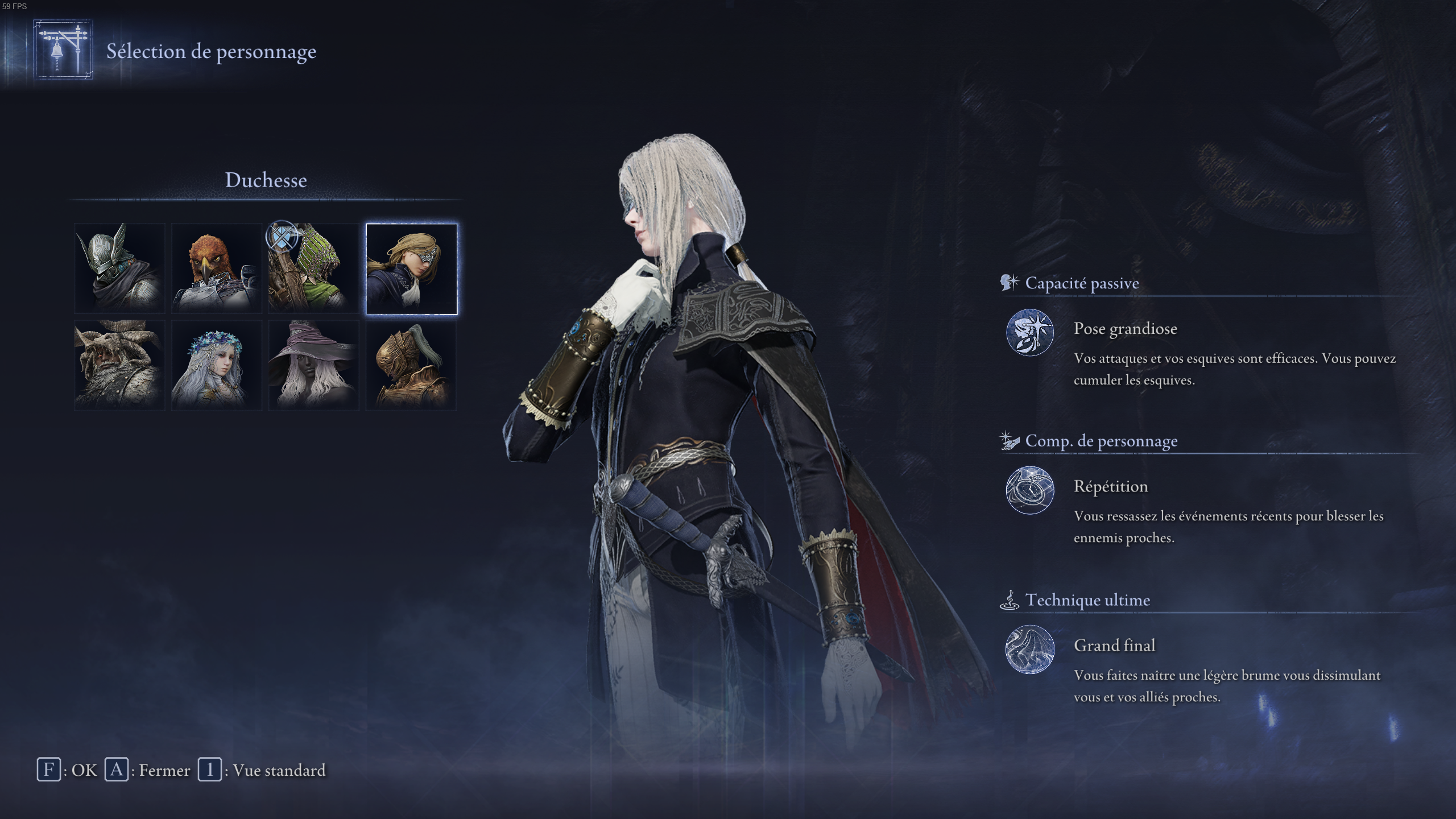
Task: Select the green-hooded character holding an orb
Action: tap(313, 269)
